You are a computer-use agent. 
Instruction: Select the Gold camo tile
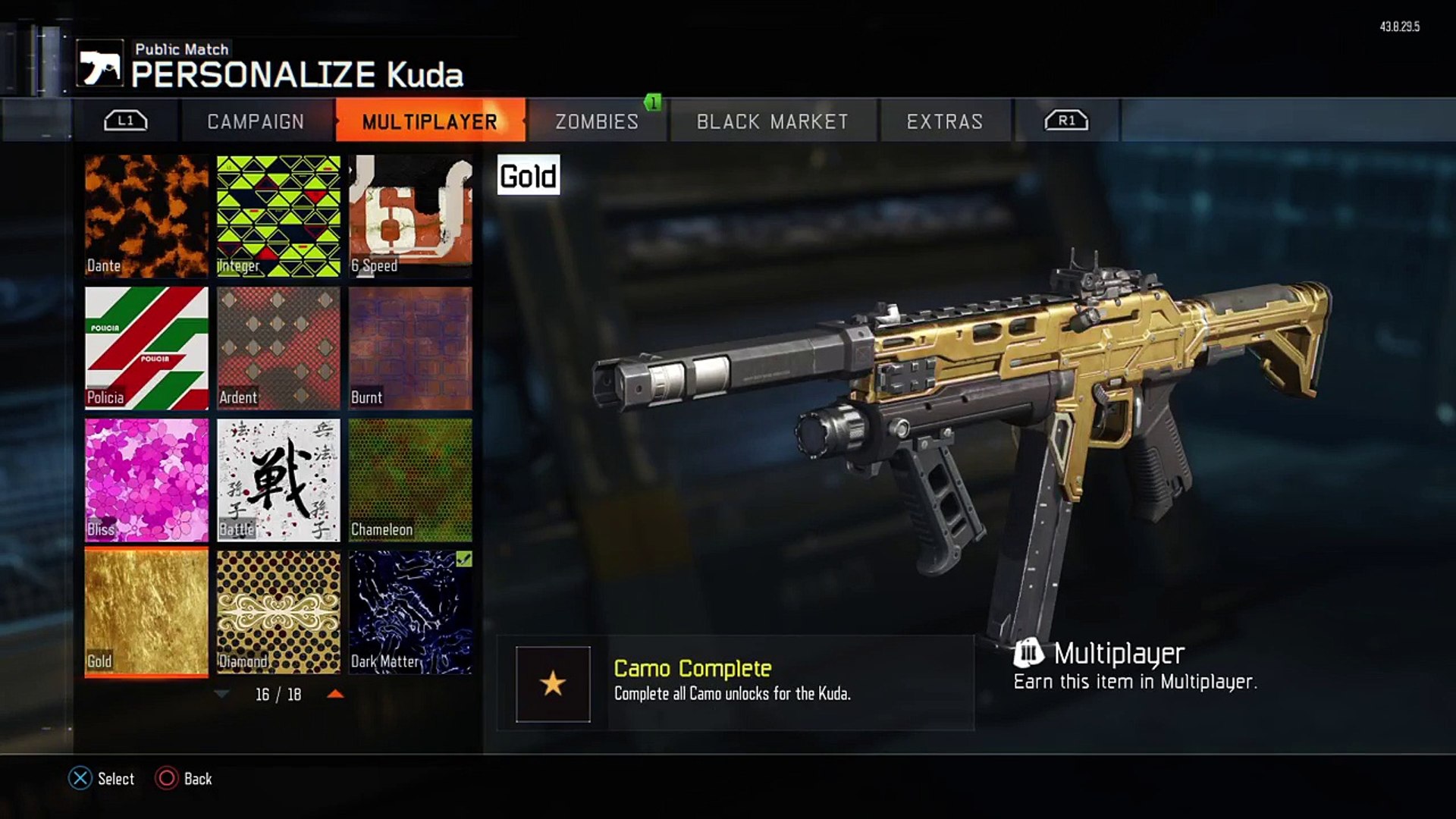coord(146,612)
